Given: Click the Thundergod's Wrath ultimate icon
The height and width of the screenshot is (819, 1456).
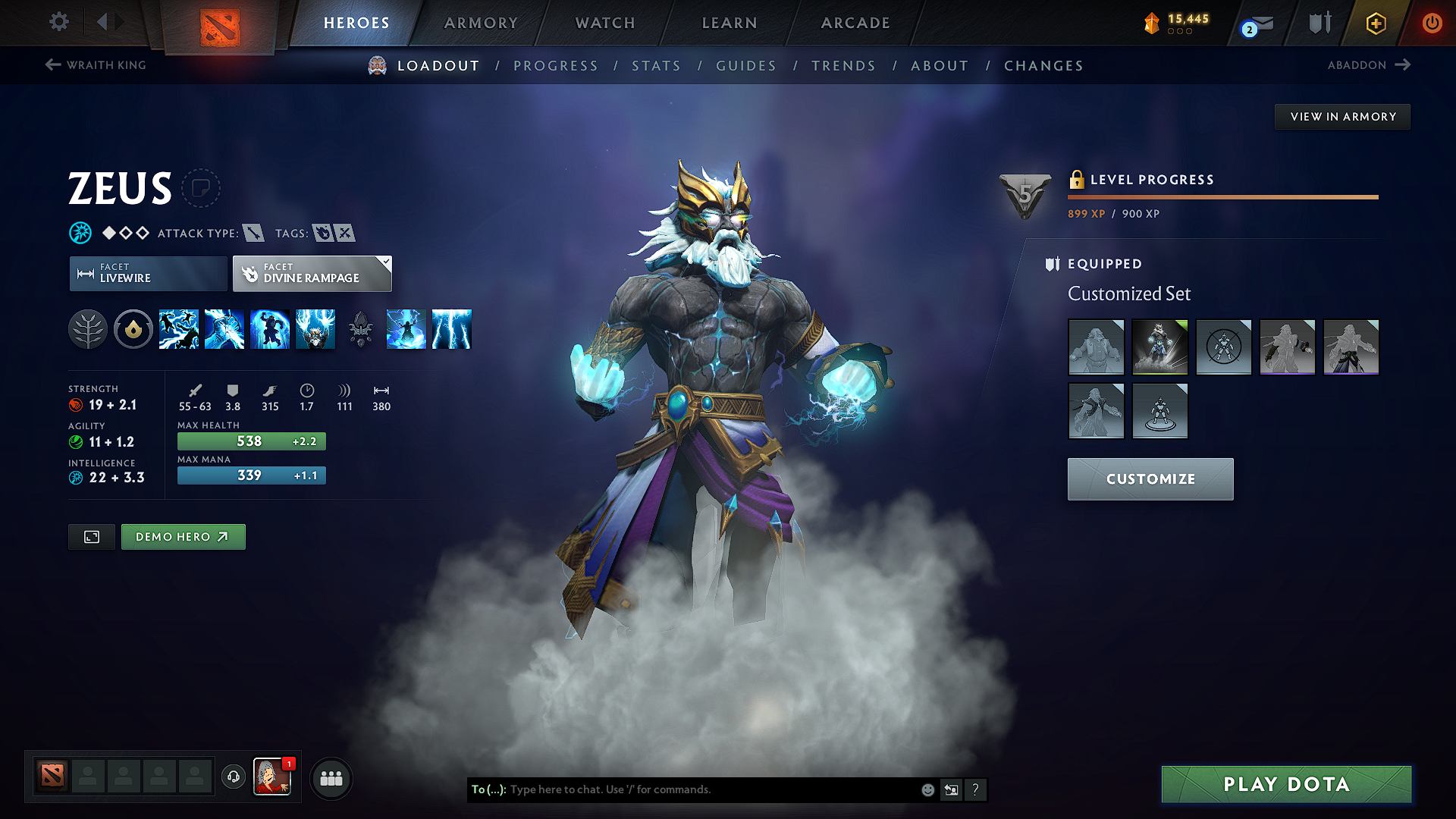Looking at the screenshot, I should [x=315, y=329].
